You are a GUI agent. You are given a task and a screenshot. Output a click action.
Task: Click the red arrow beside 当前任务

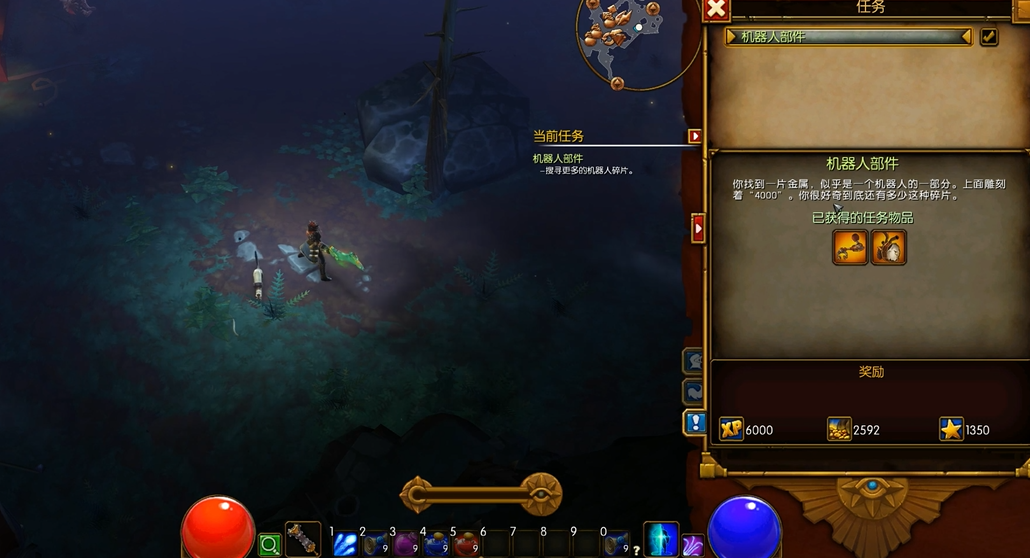(x=695, y=136)
